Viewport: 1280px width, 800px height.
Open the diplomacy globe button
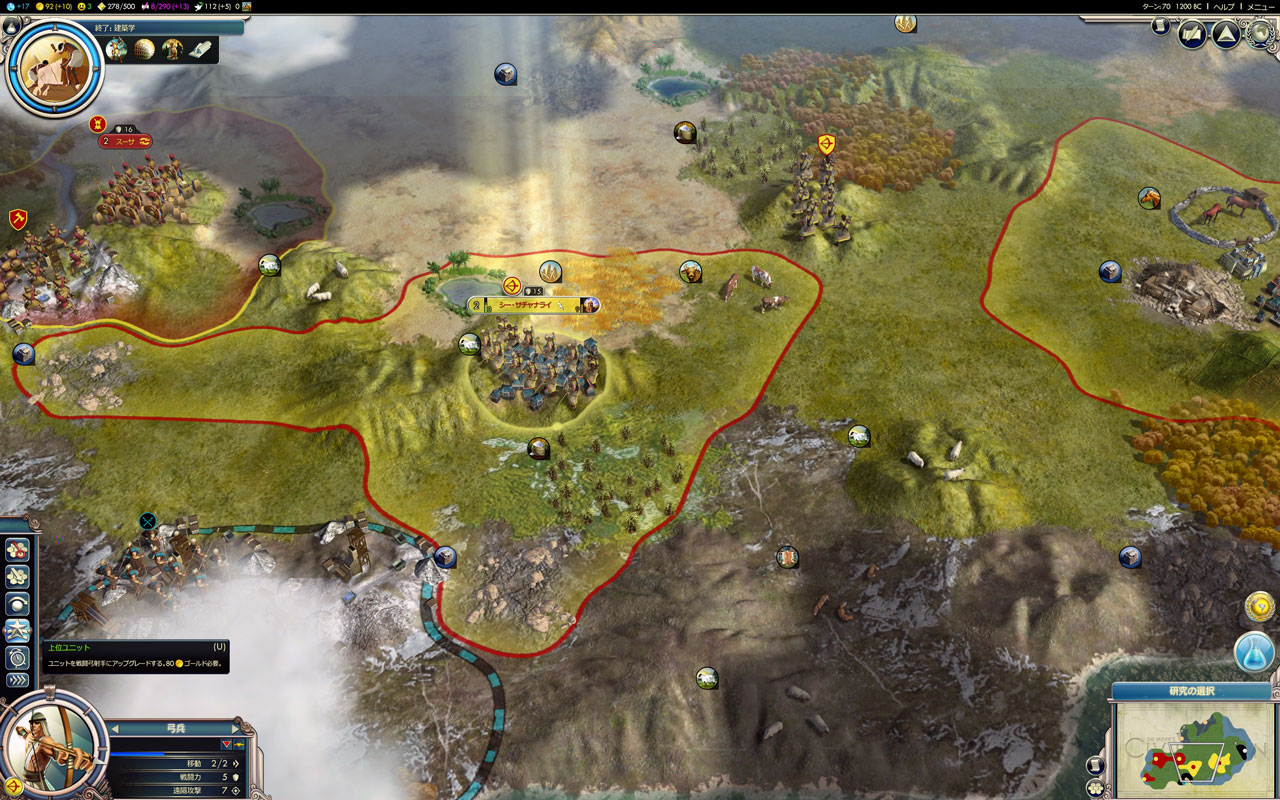click(1259, 35)
